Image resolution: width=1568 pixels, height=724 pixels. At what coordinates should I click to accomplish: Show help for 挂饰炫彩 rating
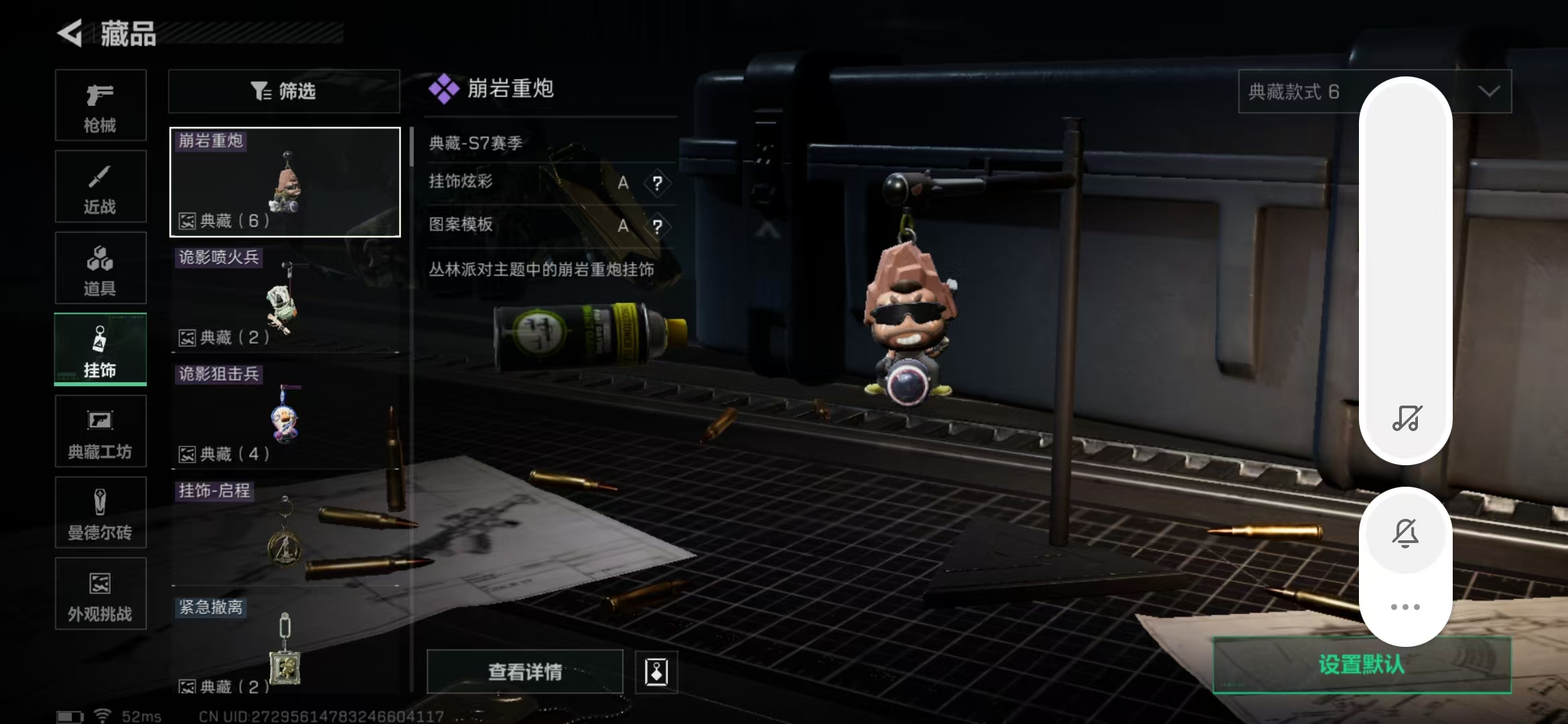pyautogui.click(x=657, y=183)
